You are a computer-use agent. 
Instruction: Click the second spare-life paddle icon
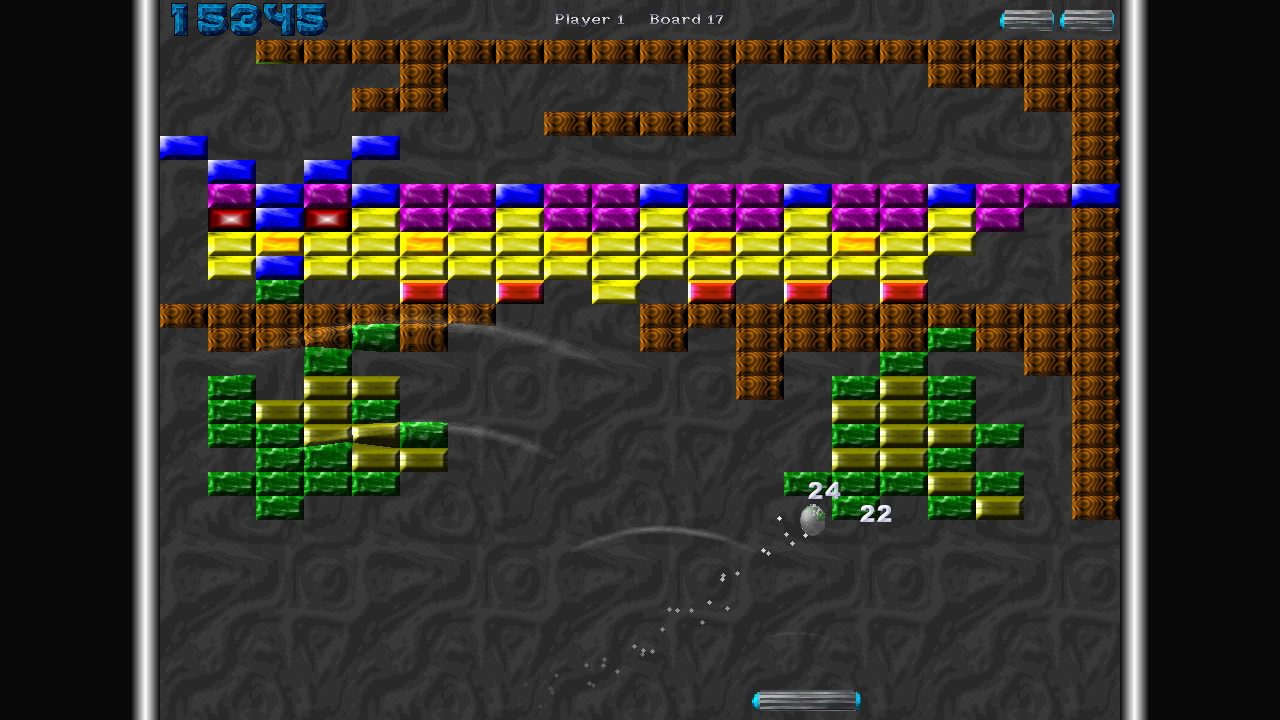pos(1086,18)
